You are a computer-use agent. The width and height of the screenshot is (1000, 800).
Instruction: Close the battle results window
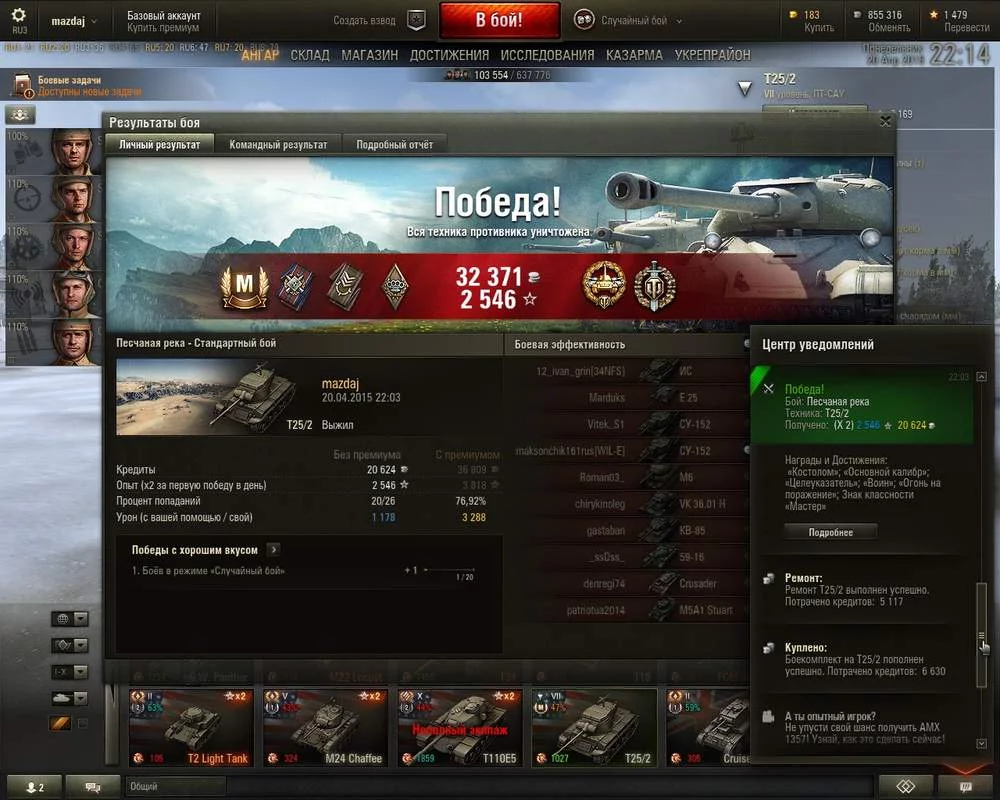(x=885, y=121)
